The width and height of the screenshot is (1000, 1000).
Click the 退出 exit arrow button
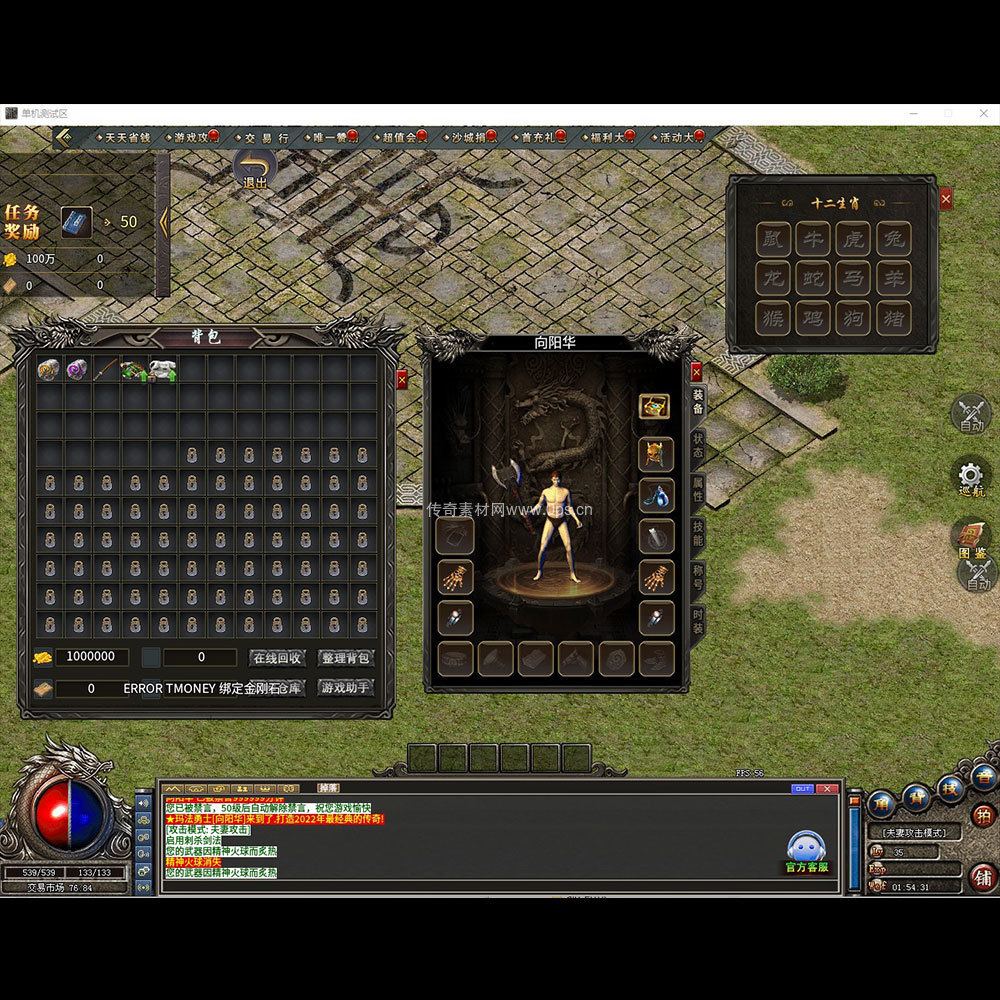pos(256,168)
